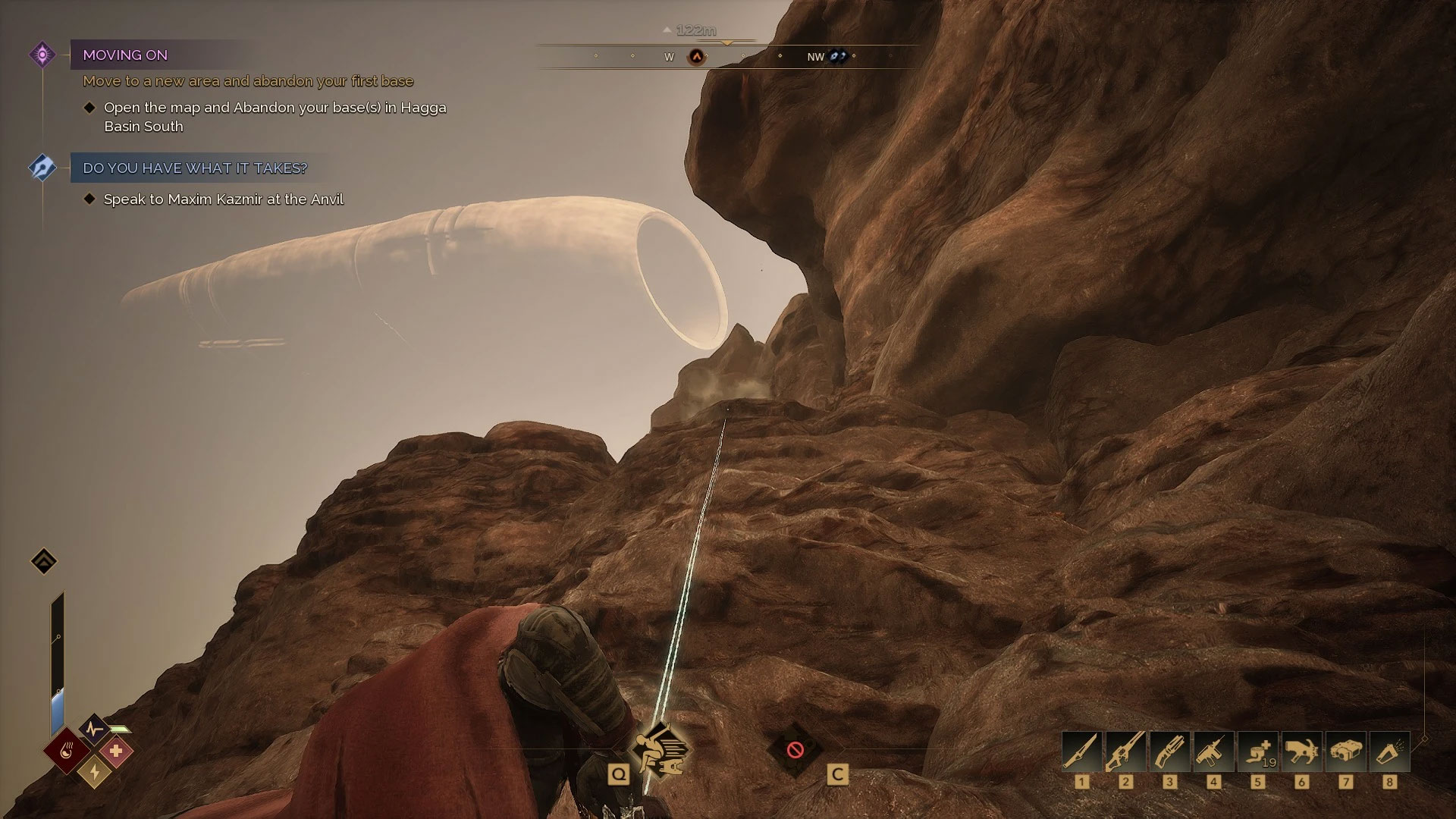The height and width of the screenshot is (819, 1456).
Task: Click the orange marker on the compass bar
Action: click(696, 57)
